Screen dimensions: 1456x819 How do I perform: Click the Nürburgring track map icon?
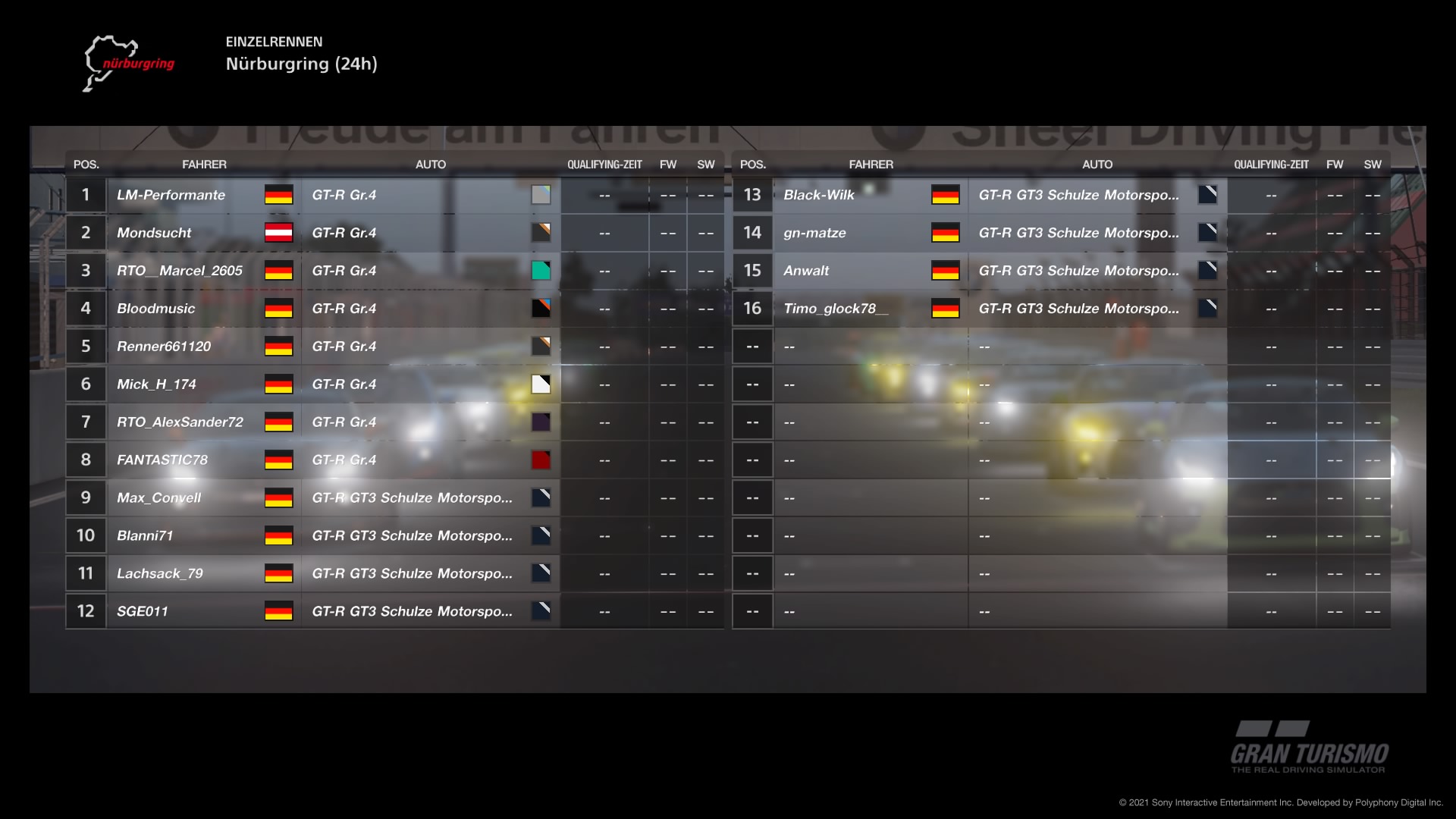tap(129, 62)
